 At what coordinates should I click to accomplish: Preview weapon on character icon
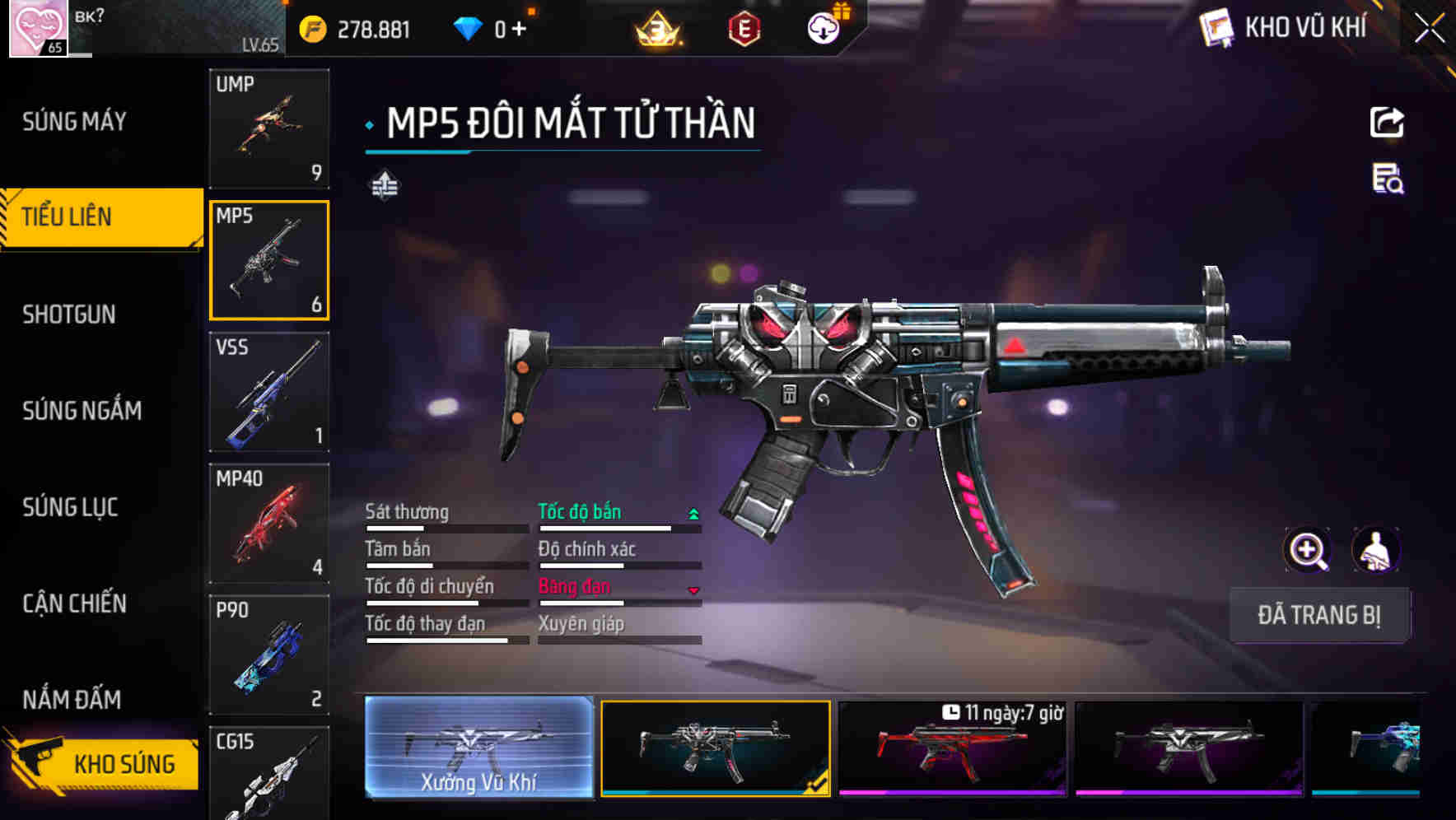click(x=1375, y=551)
